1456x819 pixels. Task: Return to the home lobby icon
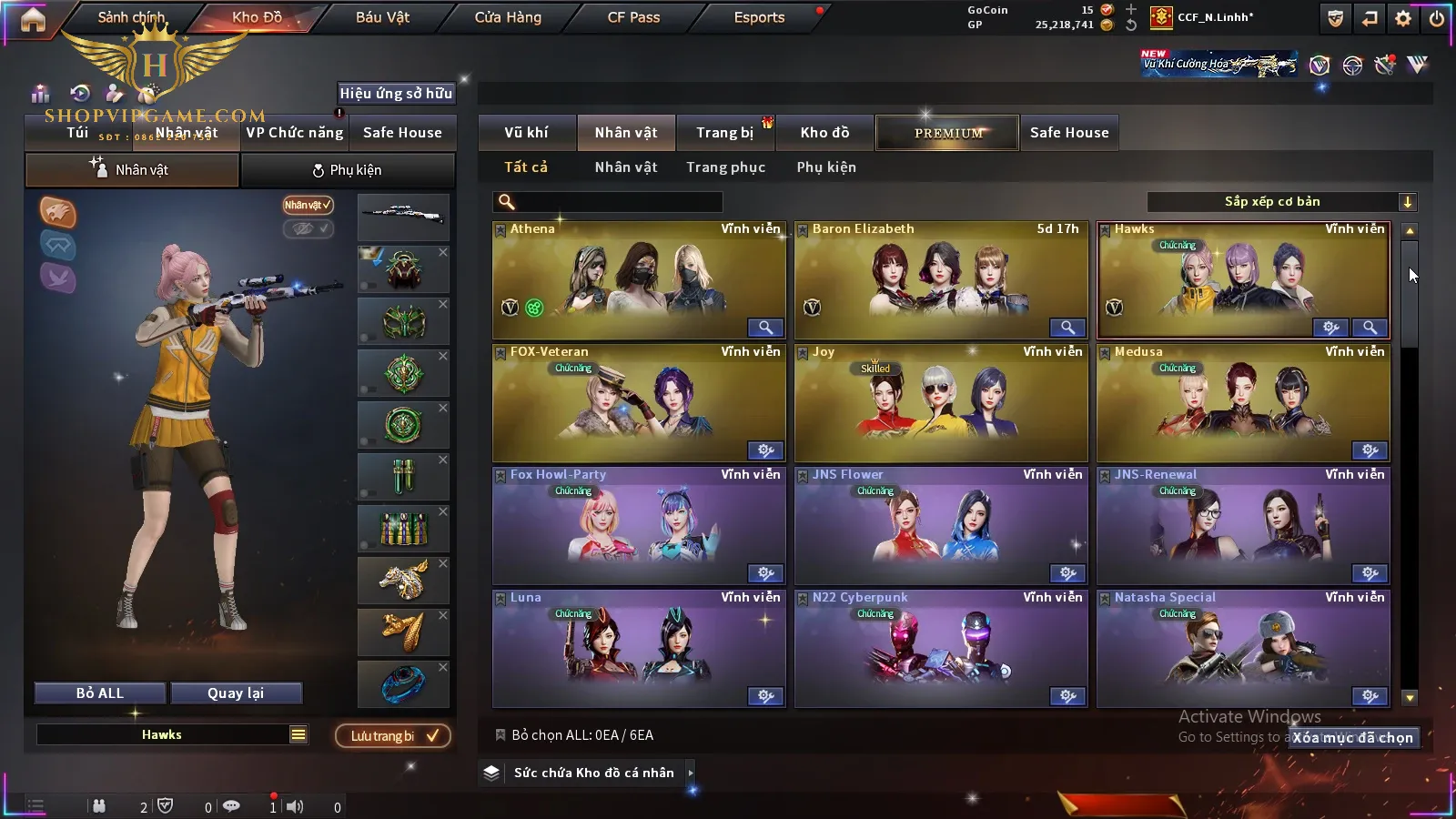click(33, 19)
